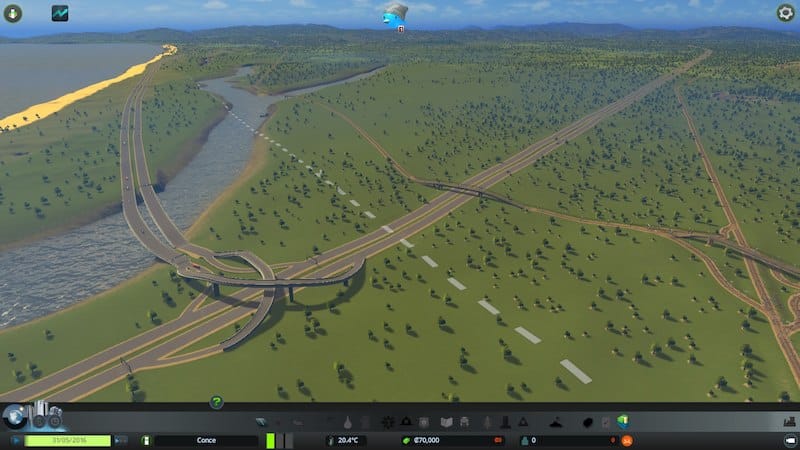The image size is (800, 450).
Task: Open the statistics graph panel
Action: pyautogui.click(x=60, y=13)
